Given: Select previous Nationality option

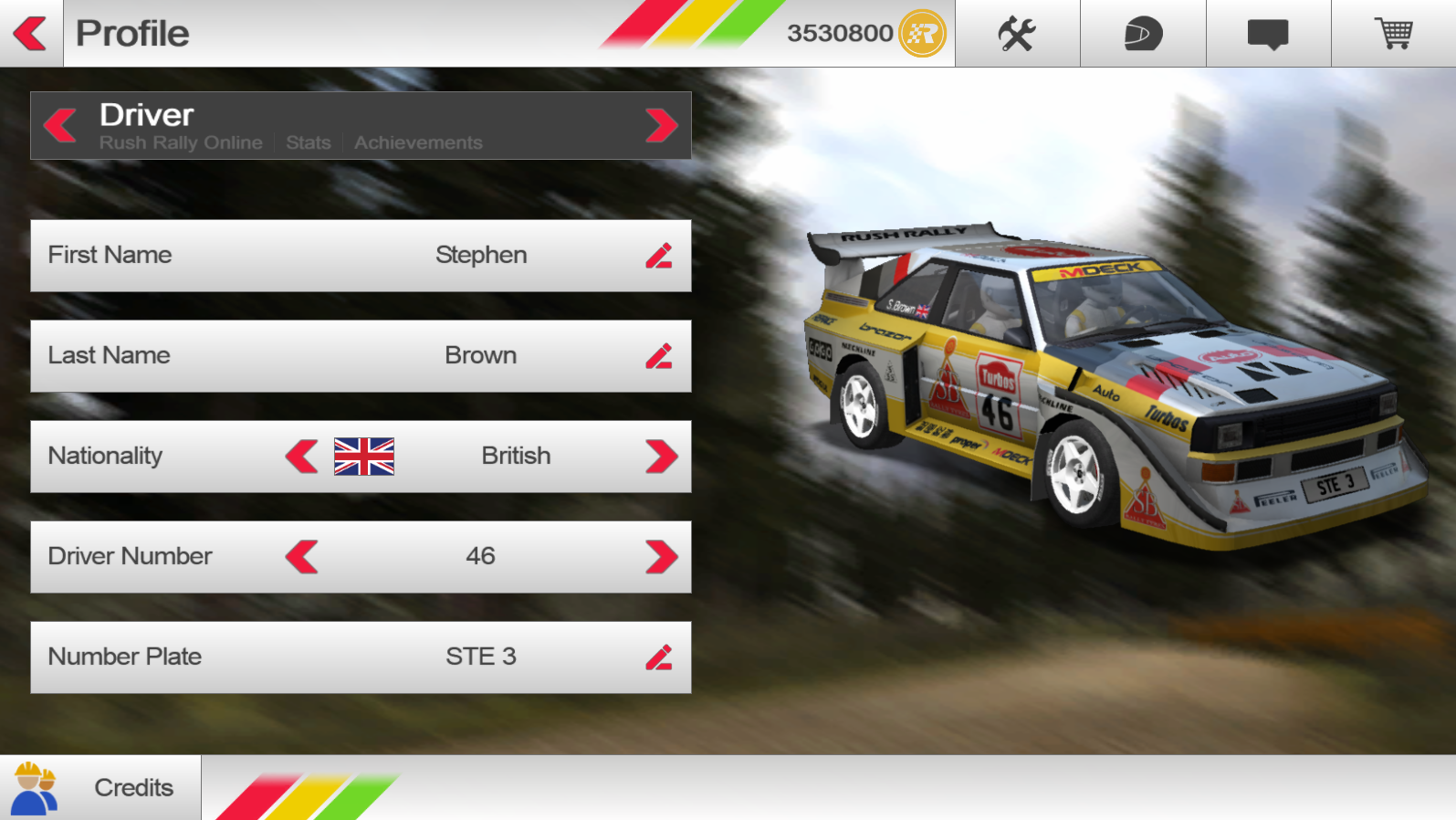Looking at the screenshot, I should (302, 457).
